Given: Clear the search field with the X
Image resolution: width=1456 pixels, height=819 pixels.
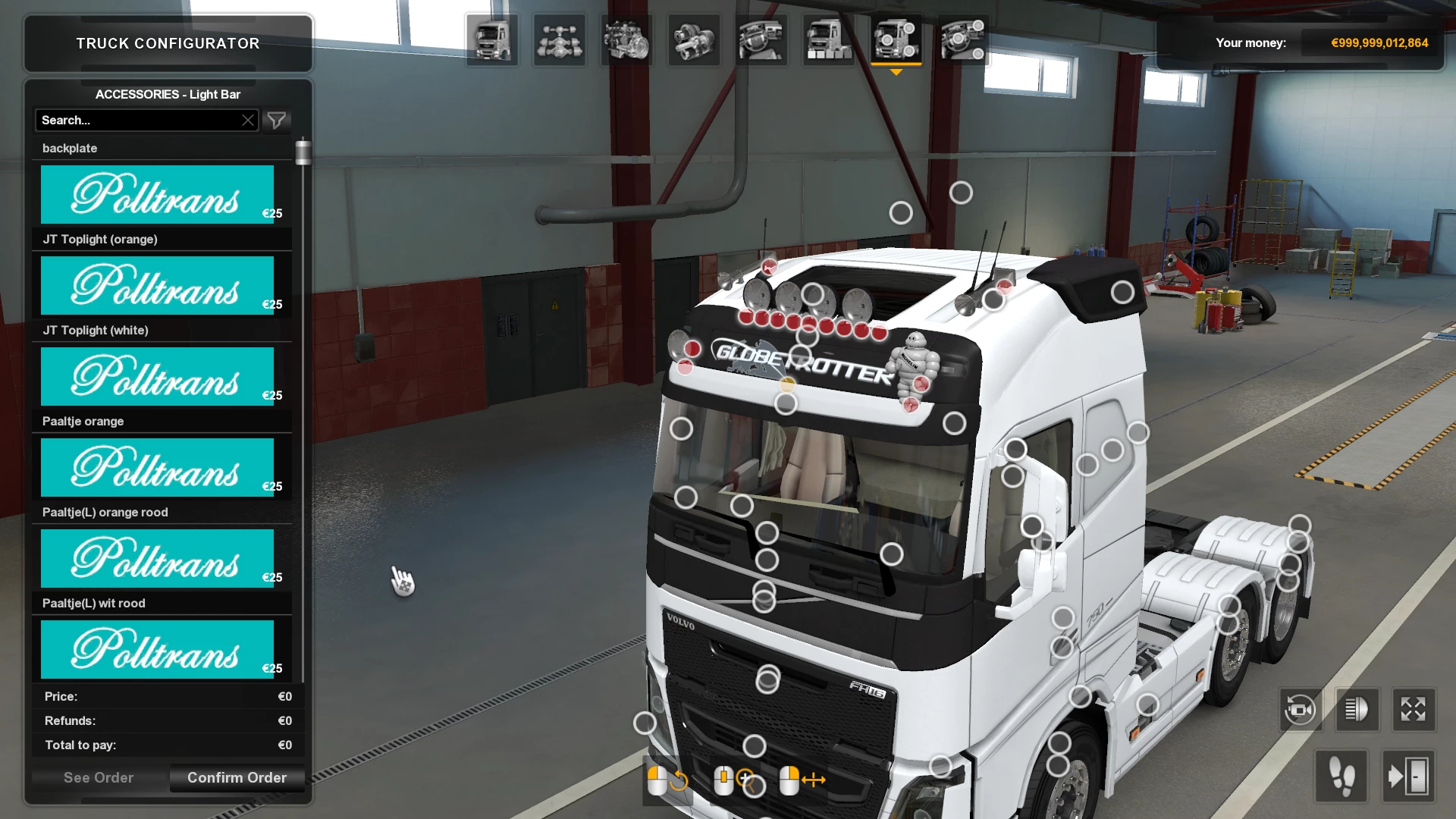Looking at the screenshot, I should click(x=248, y=120).
